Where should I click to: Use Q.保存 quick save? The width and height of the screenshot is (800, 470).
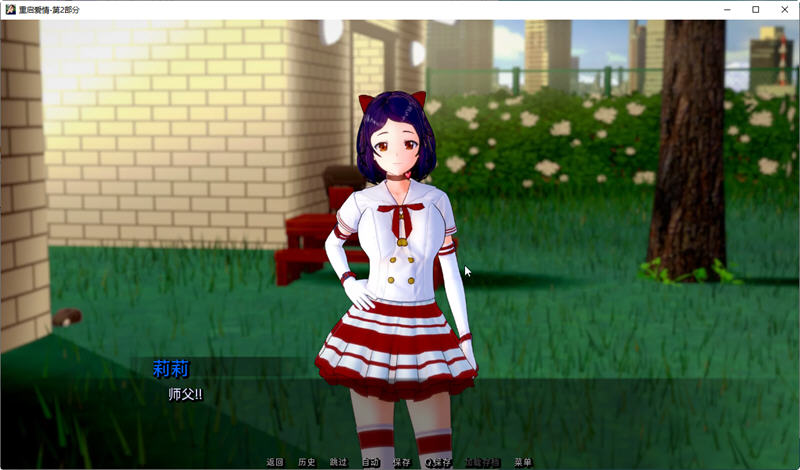pos(439,462)
